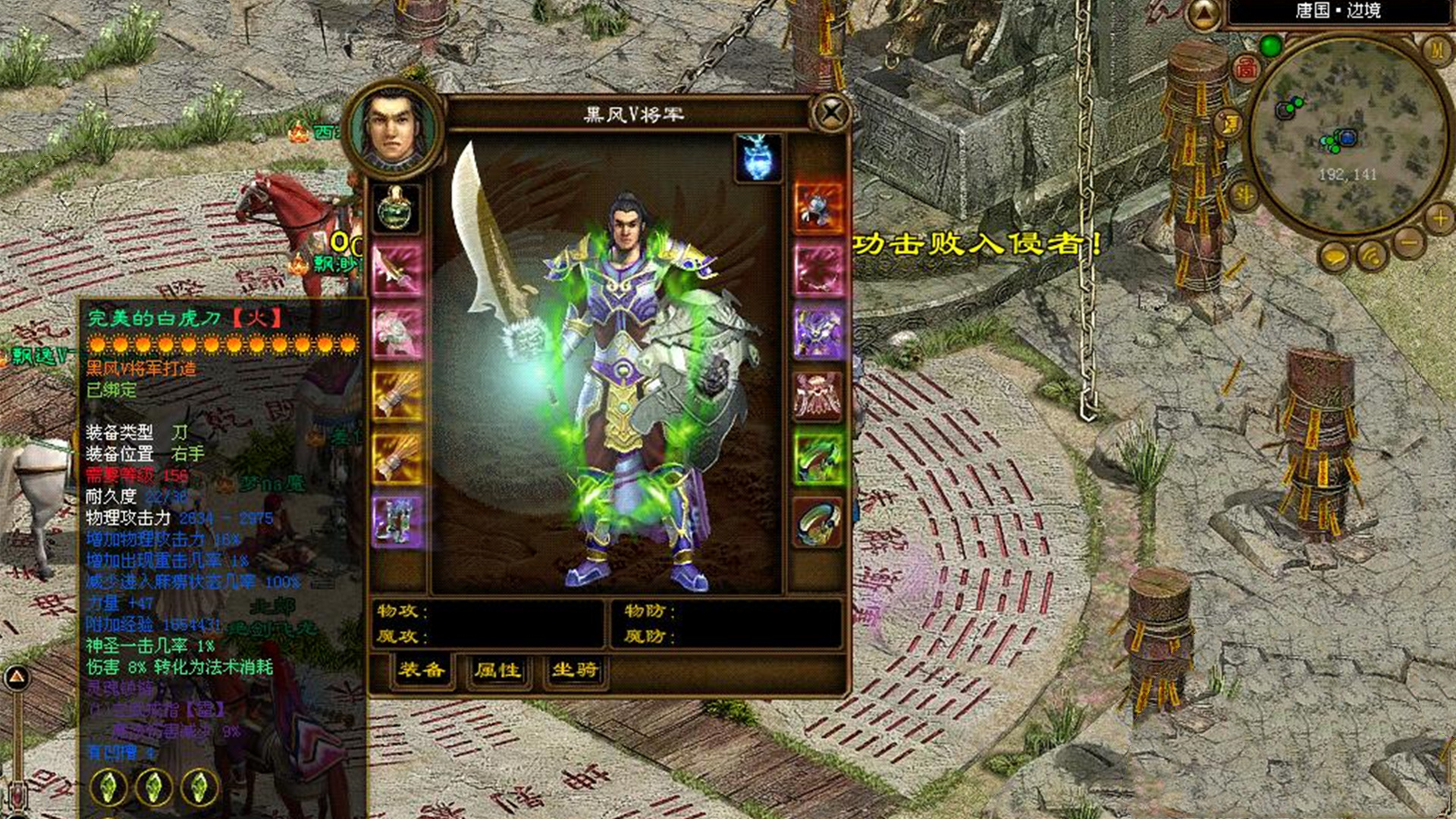1456x819 pixels.
Task: Open the red 商 shop button by minimap
Action: point(1247,69)
